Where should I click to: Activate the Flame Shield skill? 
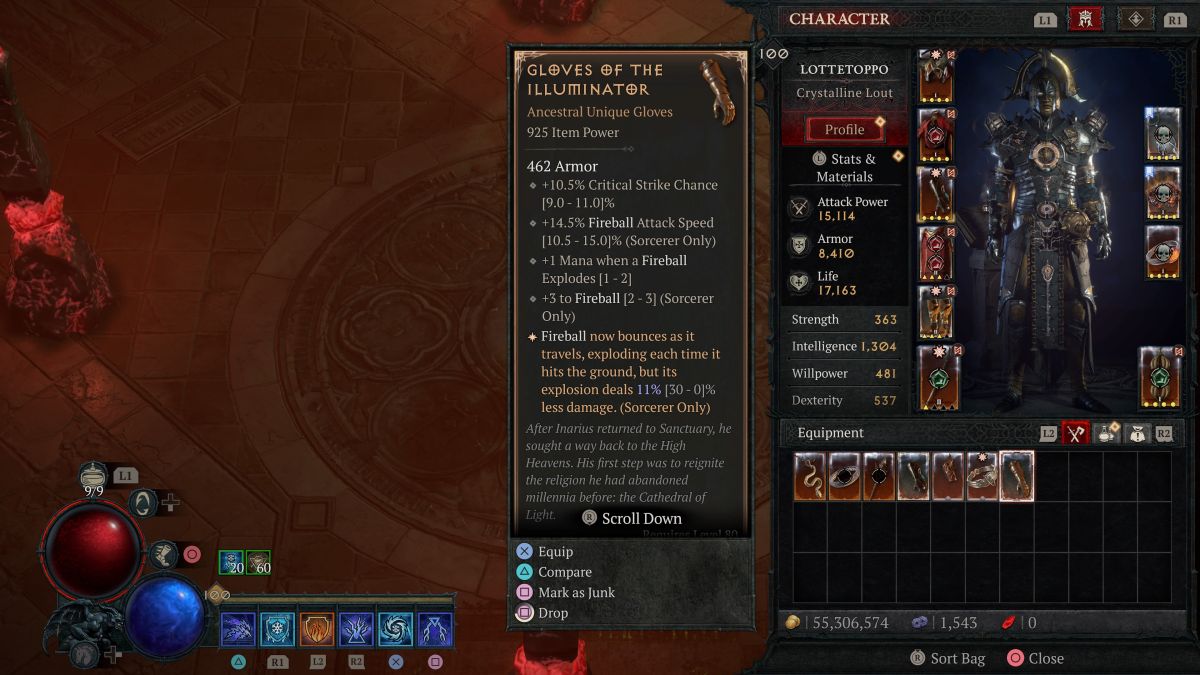click(317, 629)
